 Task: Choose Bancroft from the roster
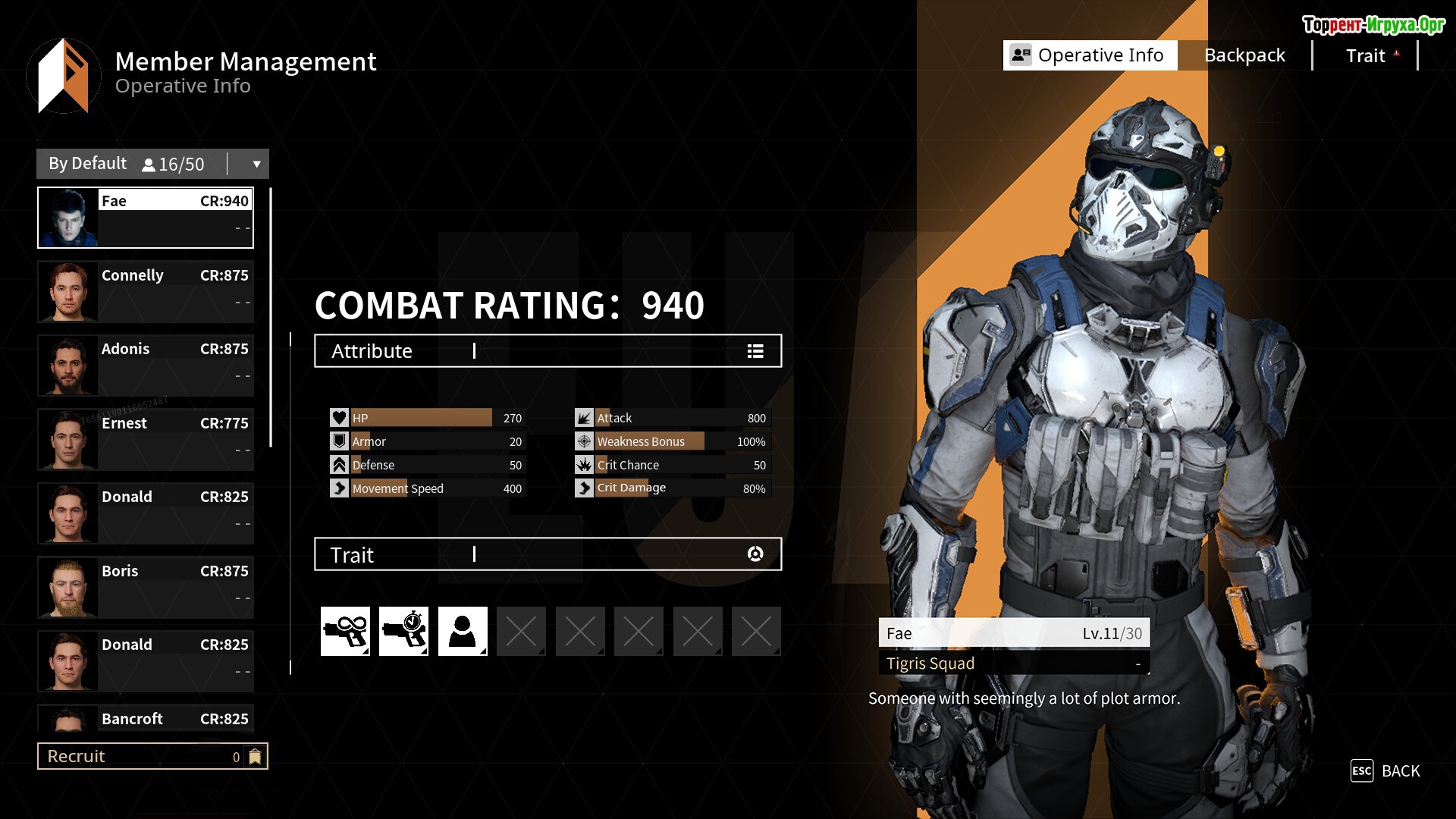tap(146, 718)
